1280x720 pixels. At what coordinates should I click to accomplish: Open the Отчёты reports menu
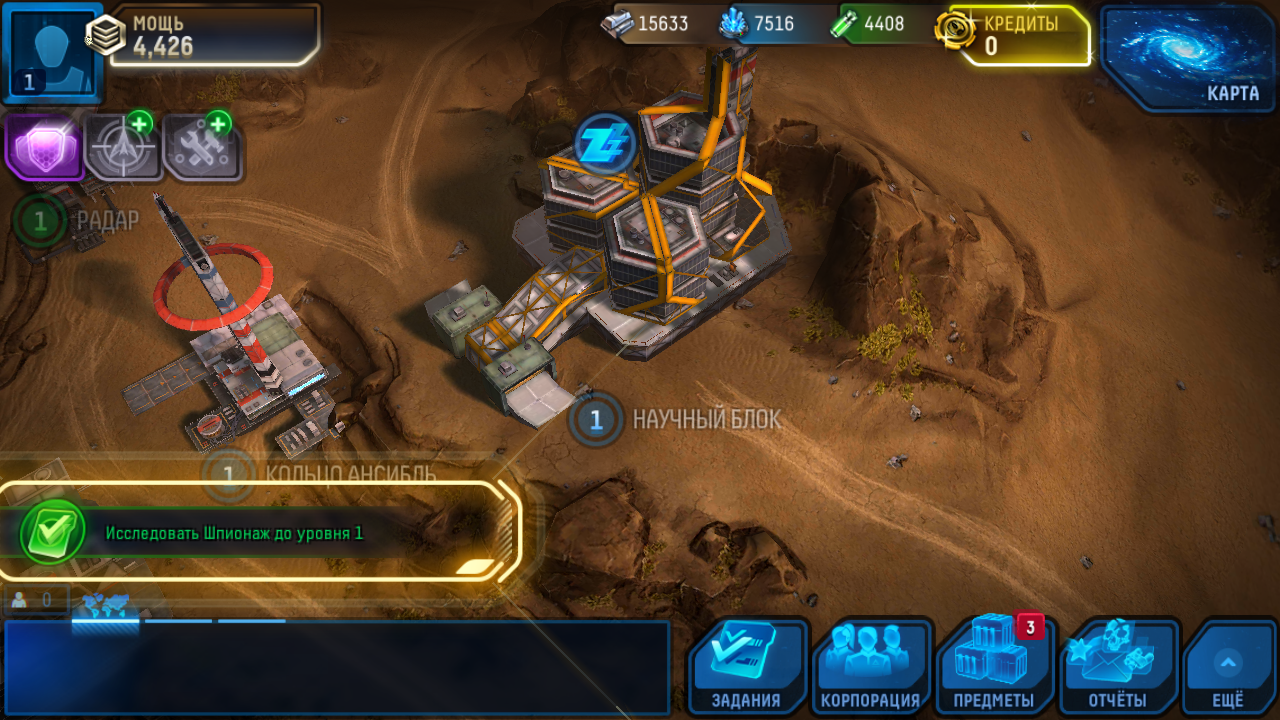point(1118,666)
